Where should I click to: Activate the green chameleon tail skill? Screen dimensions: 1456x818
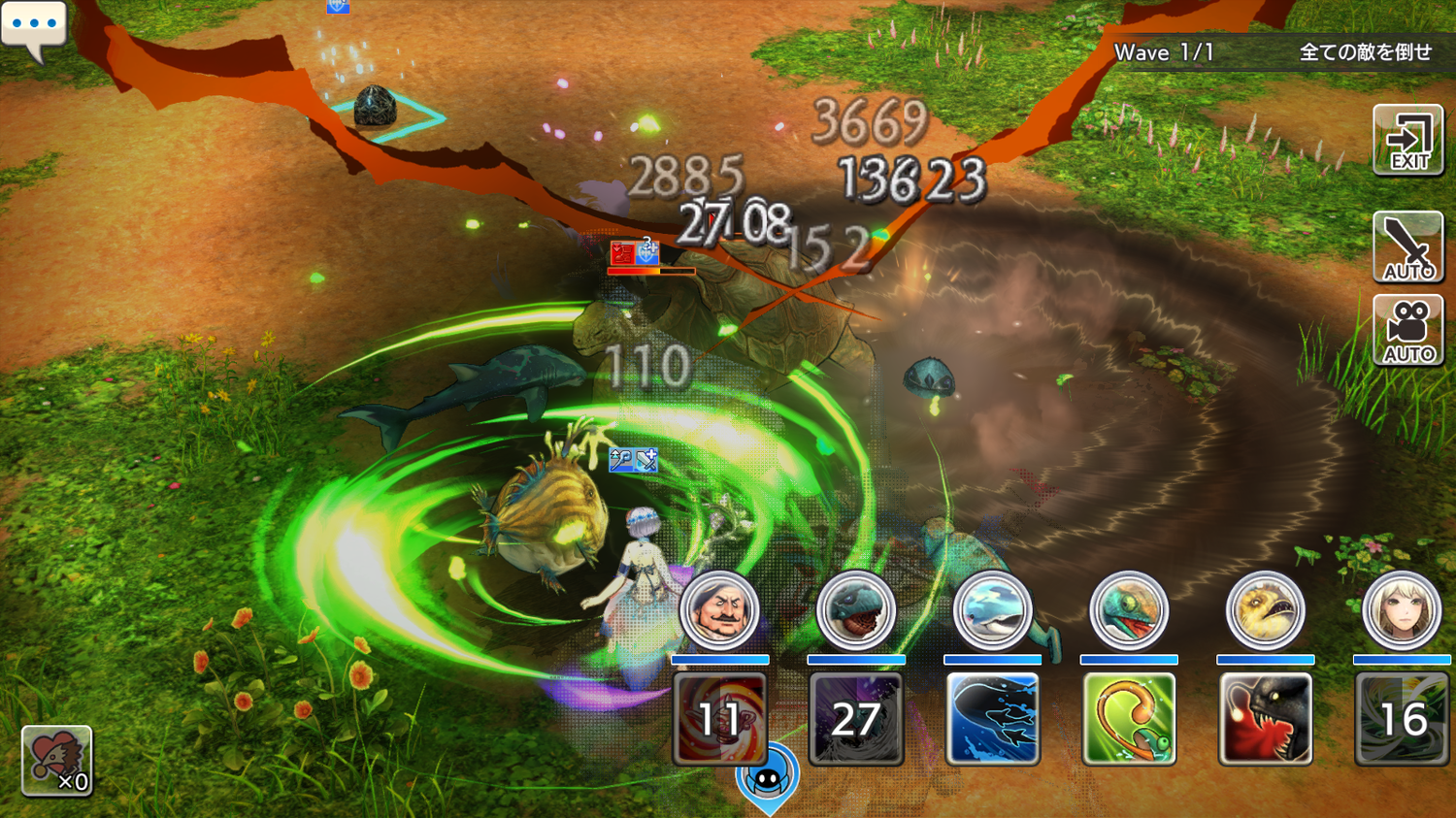coord(1128,719)
